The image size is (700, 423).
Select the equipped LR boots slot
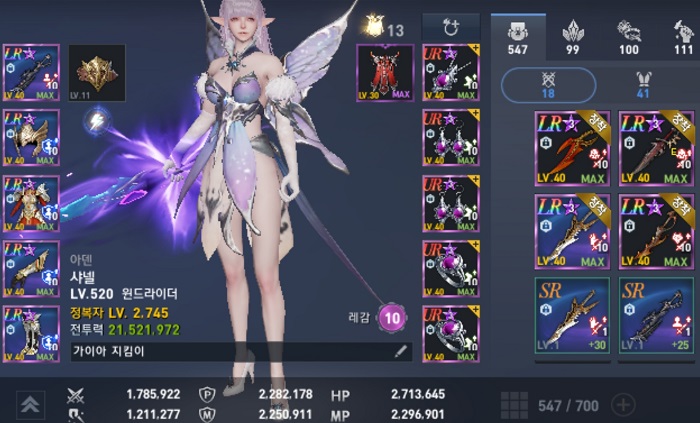31,333
